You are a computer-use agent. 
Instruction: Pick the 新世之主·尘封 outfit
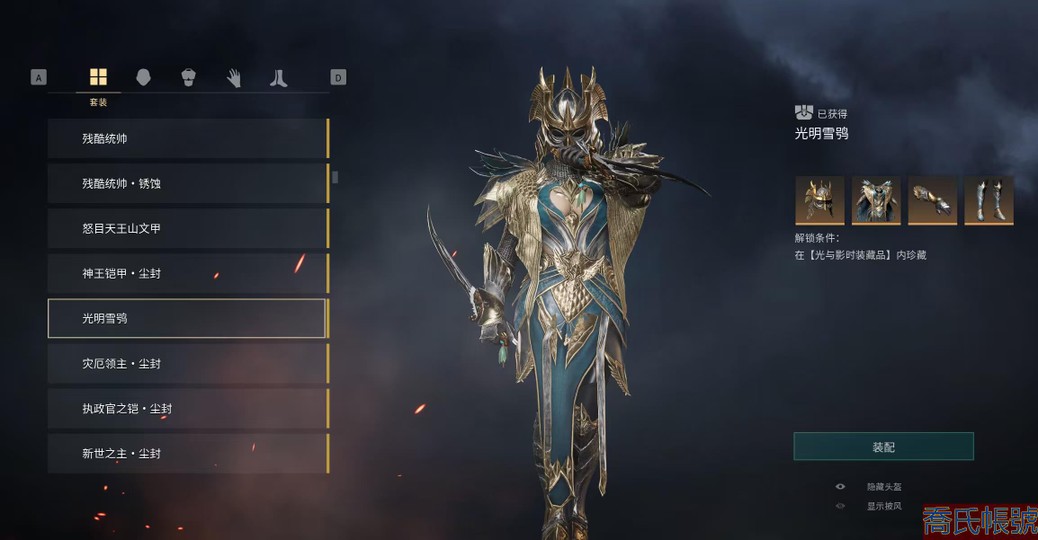coord(187,453)
